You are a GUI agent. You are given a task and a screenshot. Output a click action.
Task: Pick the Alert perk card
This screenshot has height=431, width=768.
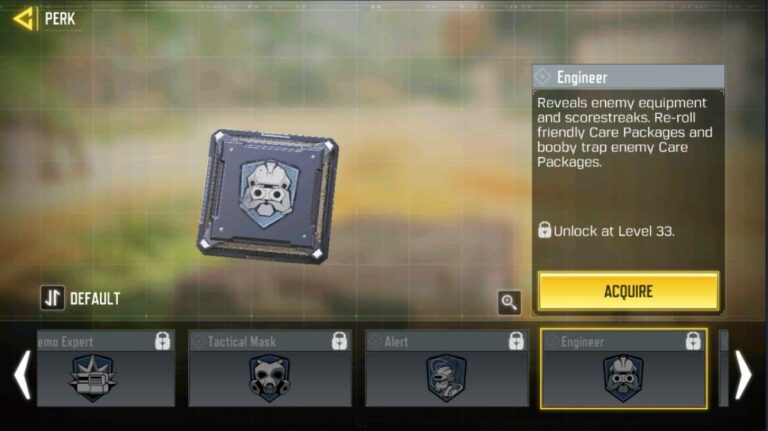pos(446,369)
